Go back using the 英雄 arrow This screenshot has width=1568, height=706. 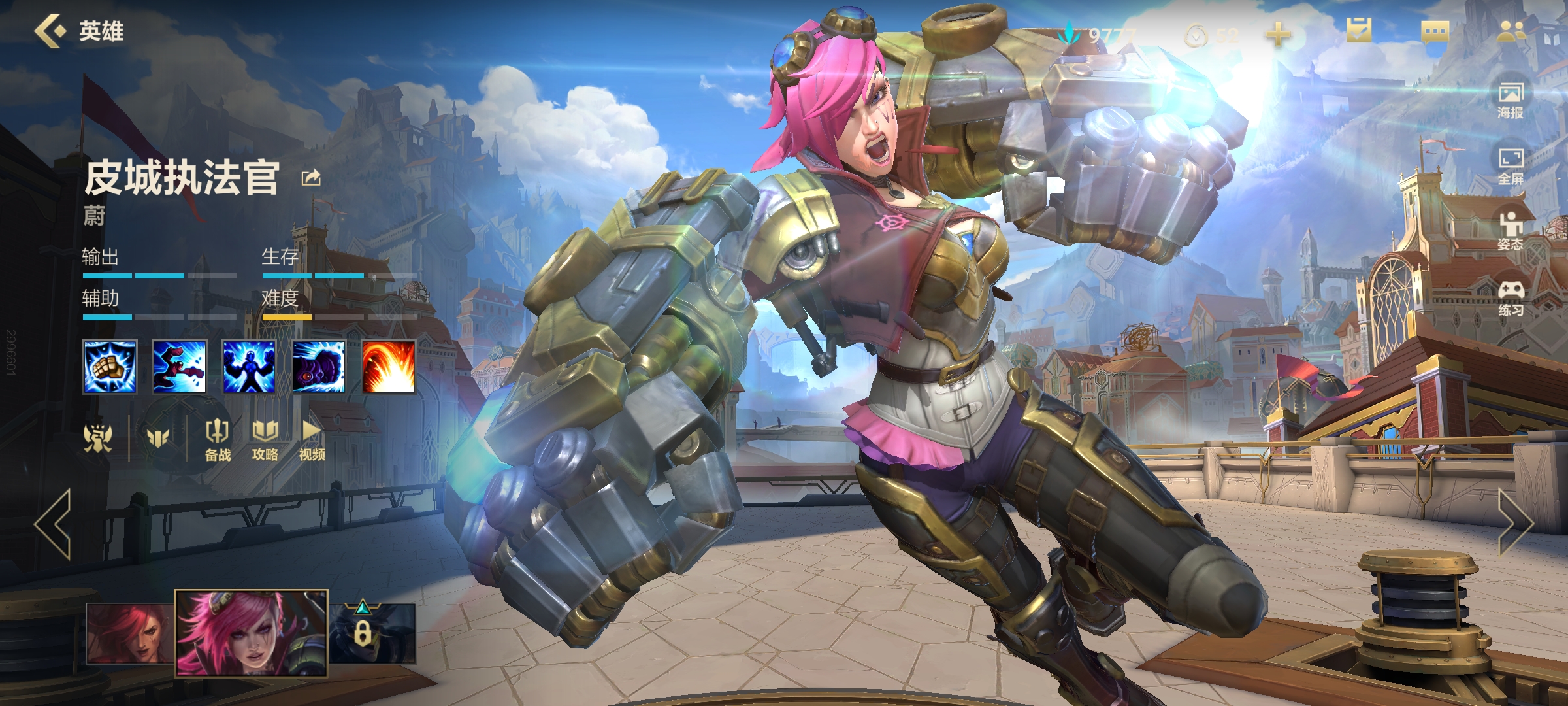[52, 31]
